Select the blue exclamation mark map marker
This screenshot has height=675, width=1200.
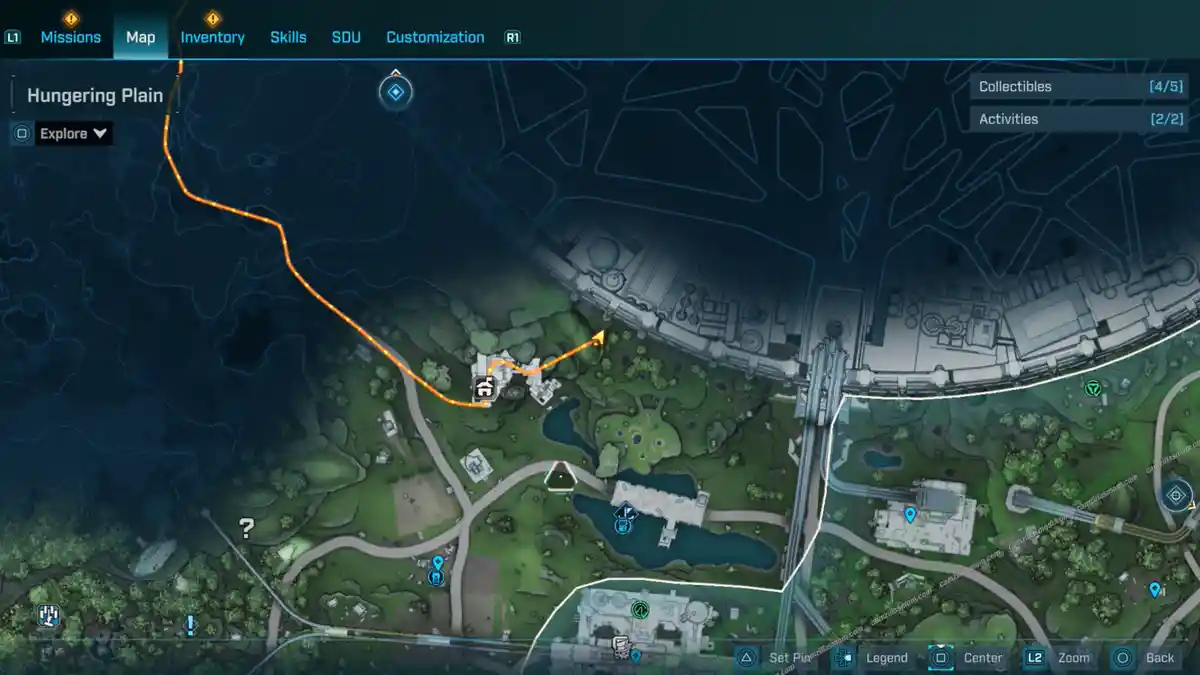point(190,626)
